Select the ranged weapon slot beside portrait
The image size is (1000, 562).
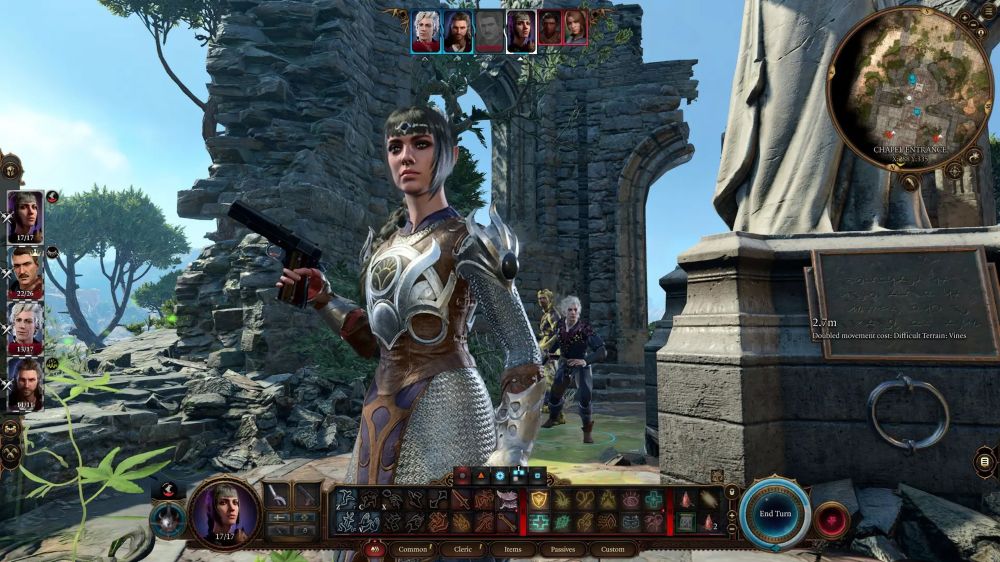[x=306, y=495]
